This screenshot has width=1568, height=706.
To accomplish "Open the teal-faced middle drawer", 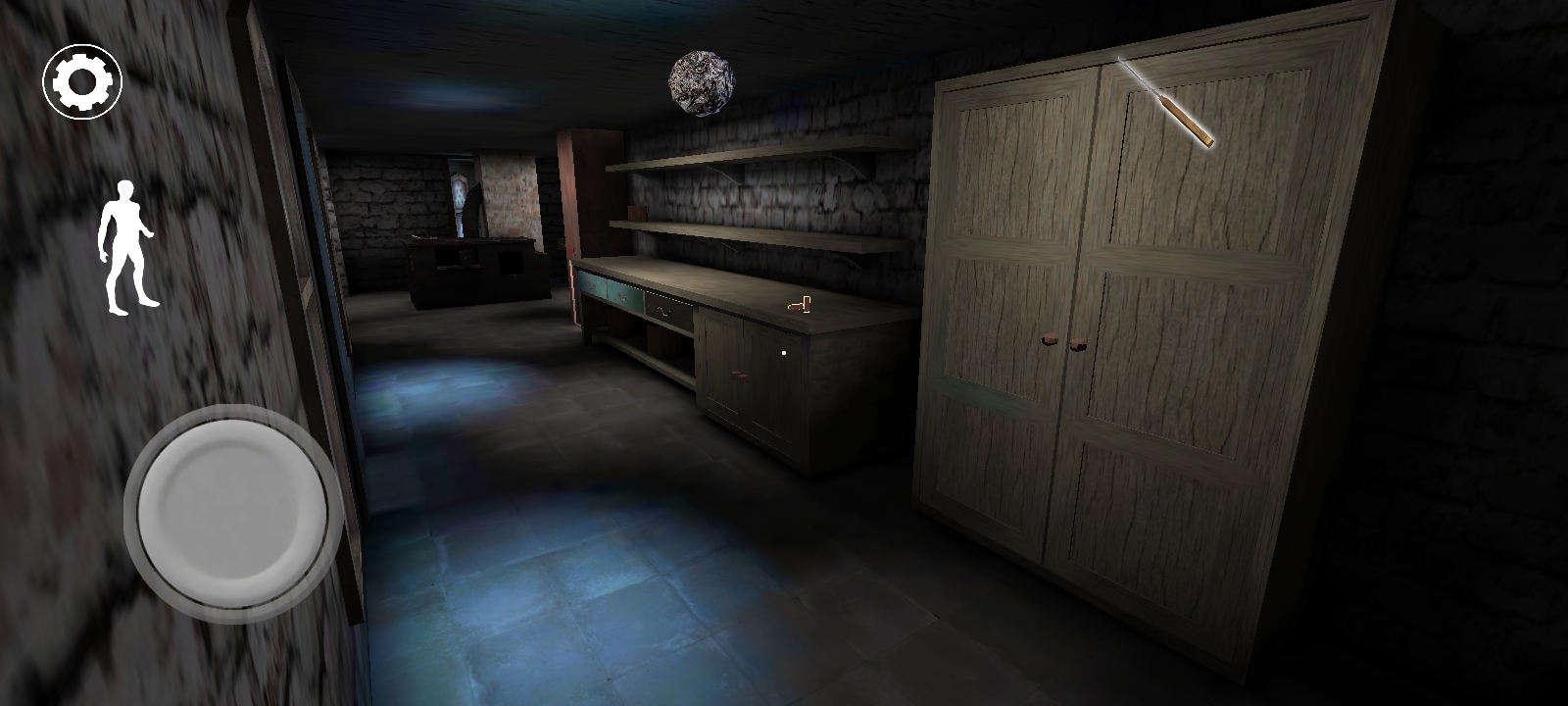I will click(x=627, y=294).
